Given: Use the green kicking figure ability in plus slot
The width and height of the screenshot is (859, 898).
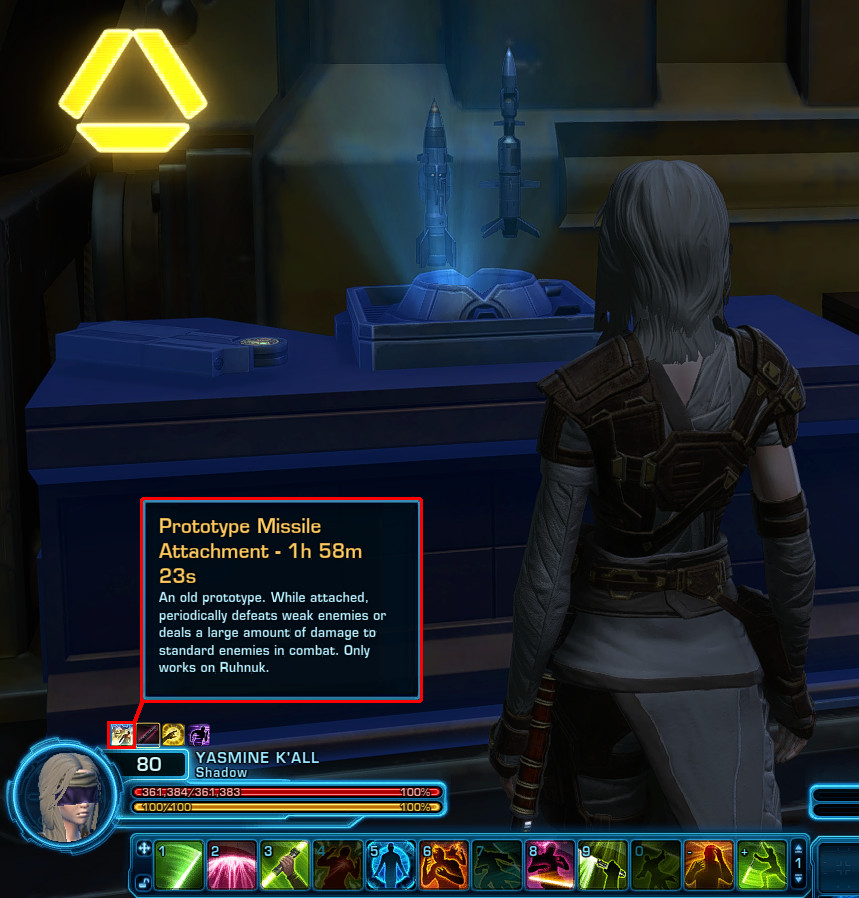Looking at the screenshot, I should pyautogui.click(x=762, y=865).
